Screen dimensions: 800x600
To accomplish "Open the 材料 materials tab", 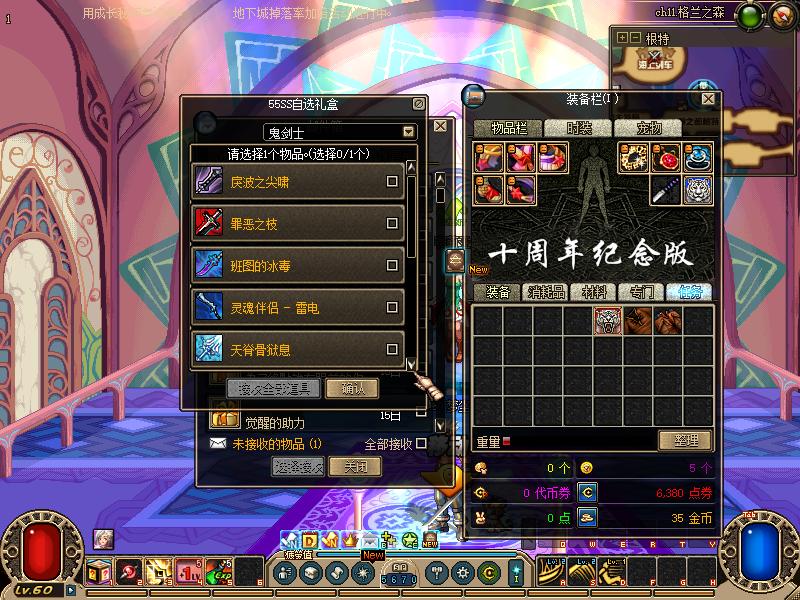I will click(594, 292).
